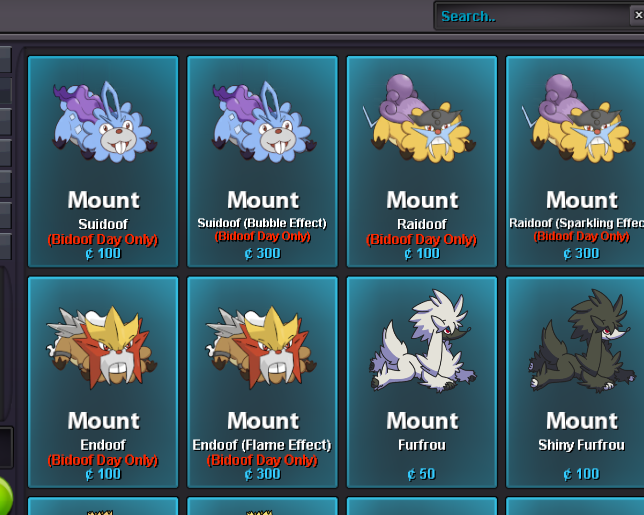644x515 pixels.
Task: Select the Furfrou mount costing 50
Action: [x=422, y=381]
